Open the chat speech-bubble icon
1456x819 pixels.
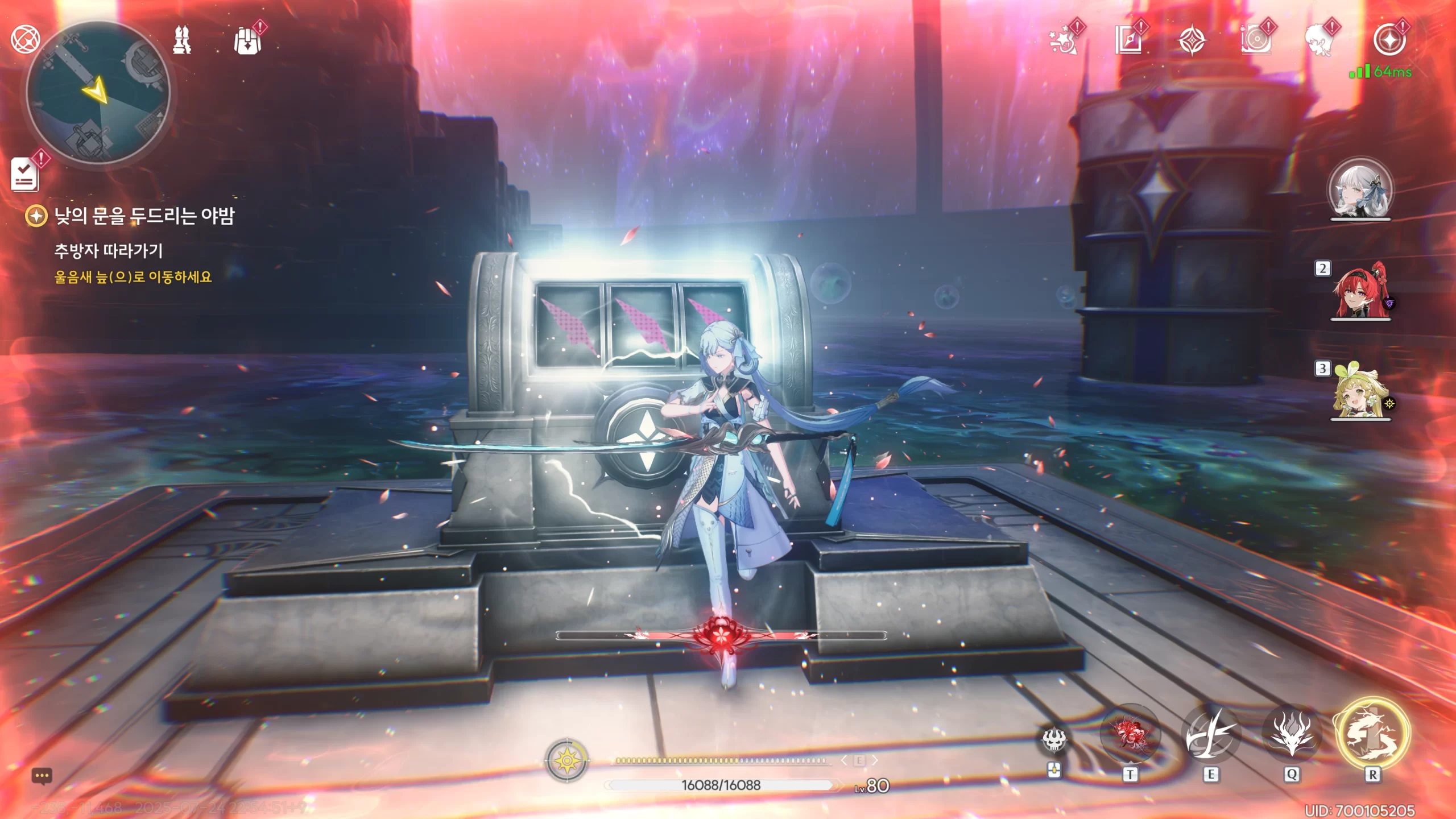point(42,776)
